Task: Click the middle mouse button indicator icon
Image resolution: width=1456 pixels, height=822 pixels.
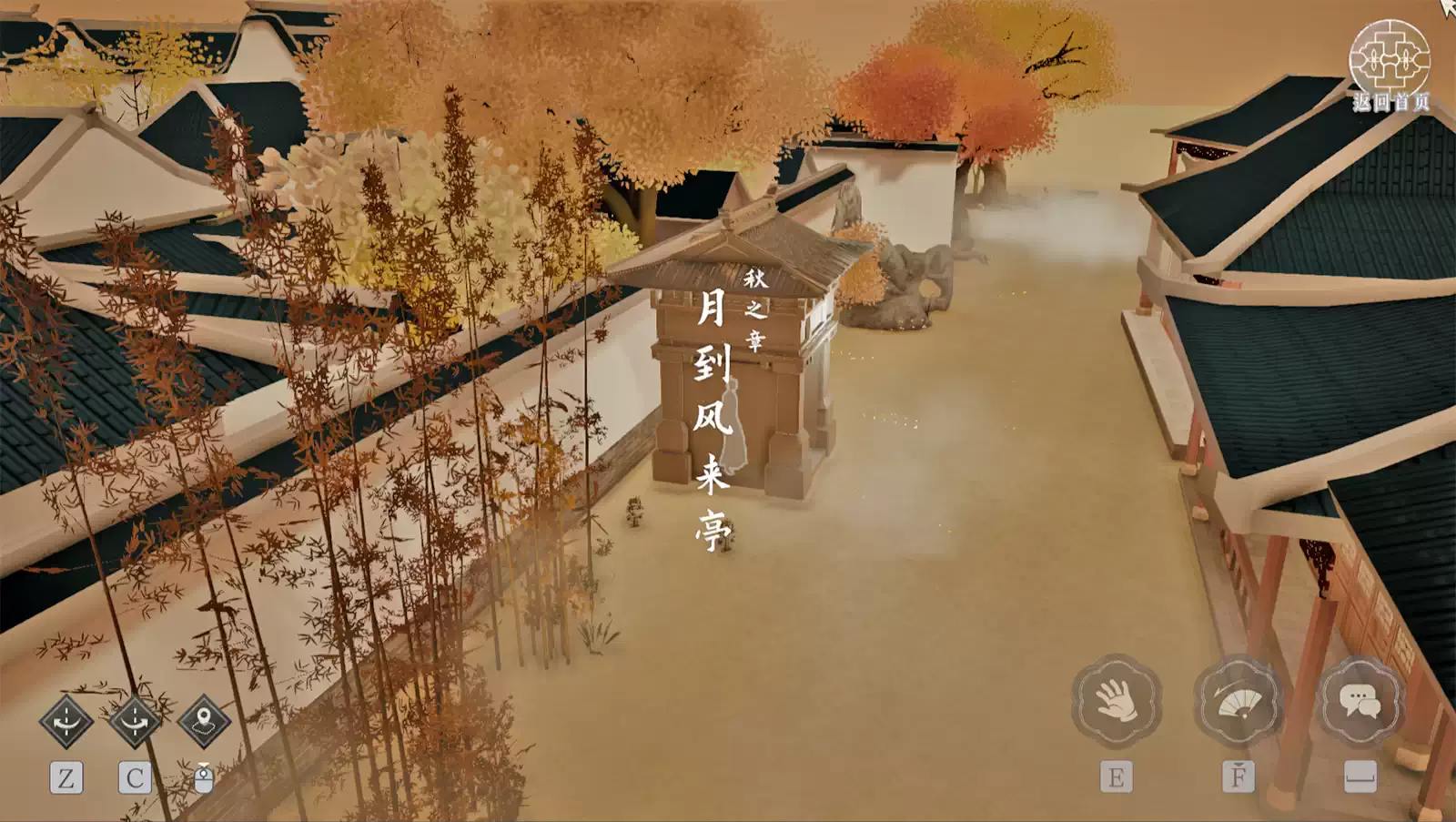Action: click(204, 781)
